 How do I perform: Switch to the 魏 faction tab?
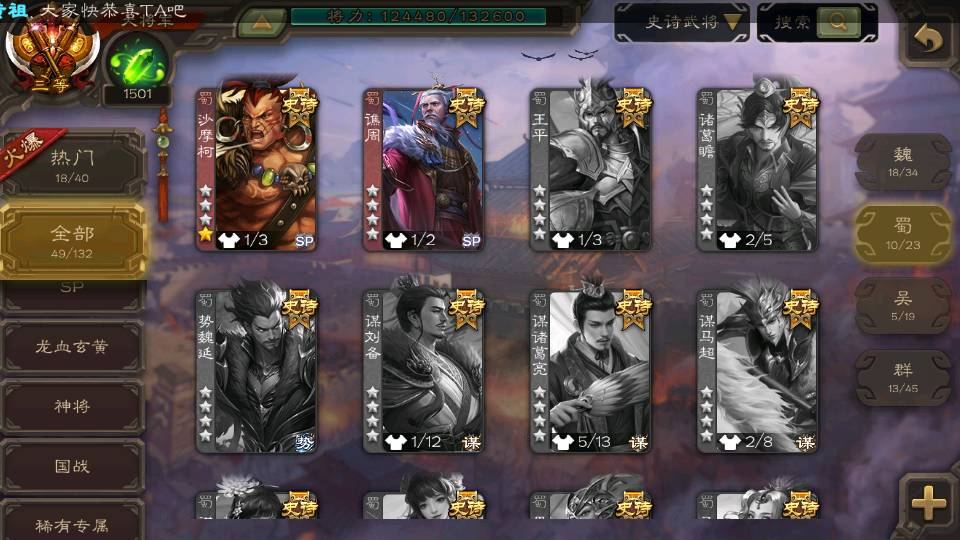pyautogui.click(x=902, y=161)
